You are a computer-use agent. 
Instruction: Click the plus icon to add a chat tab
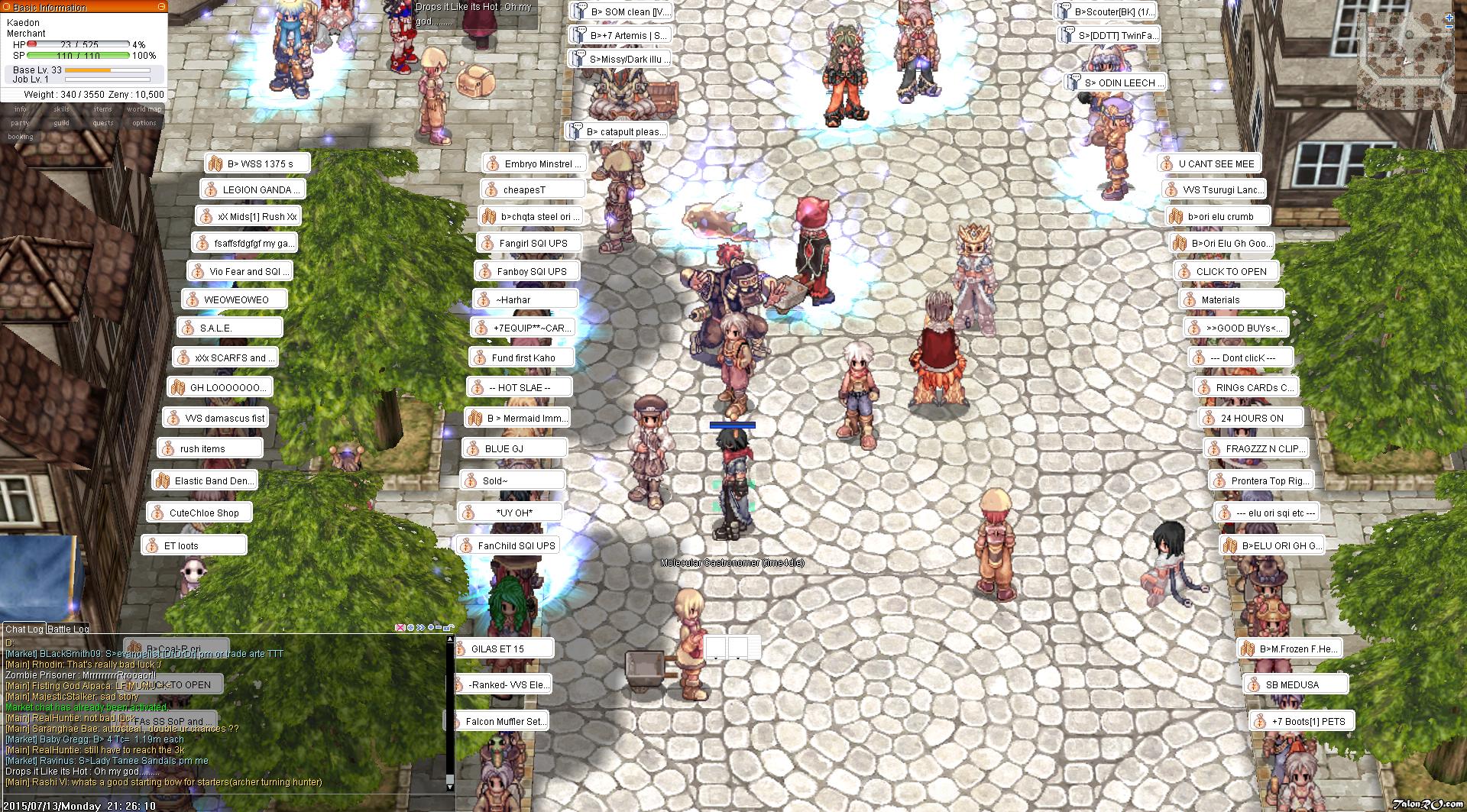(432, 628)
